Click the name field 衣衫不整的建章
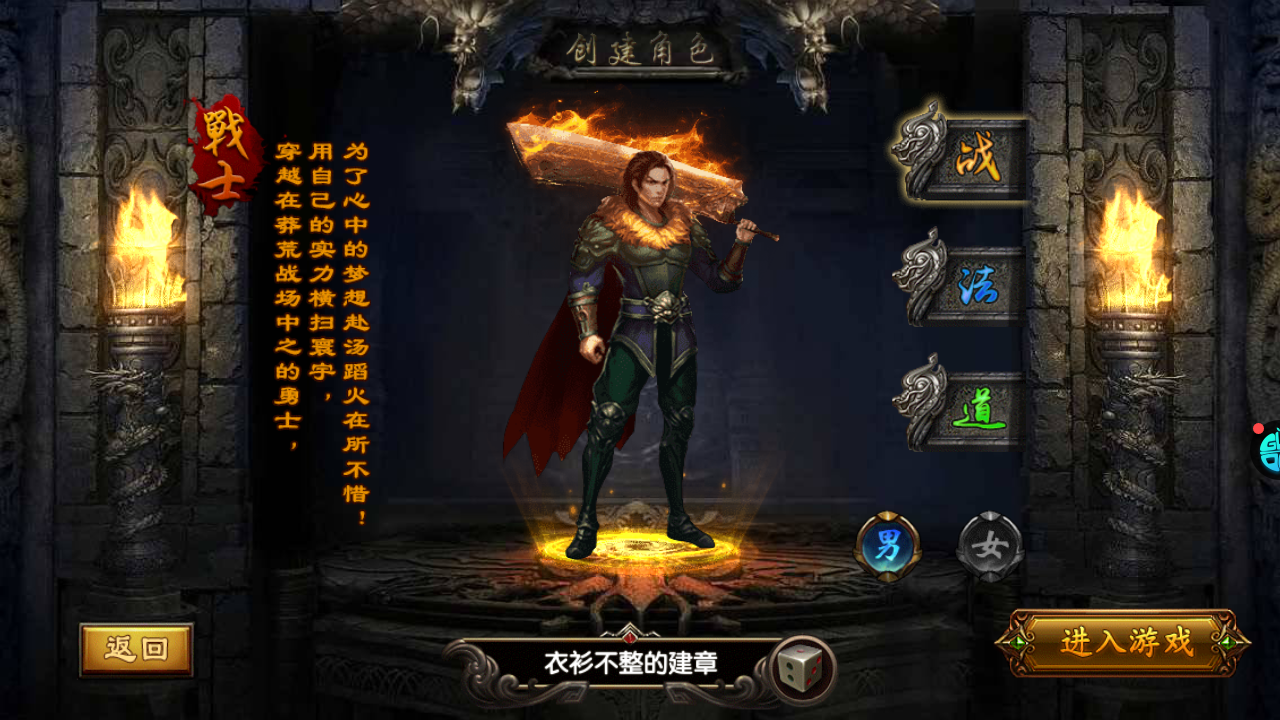1280x720 pixels. pyautogui.click(x=628, y=660)
